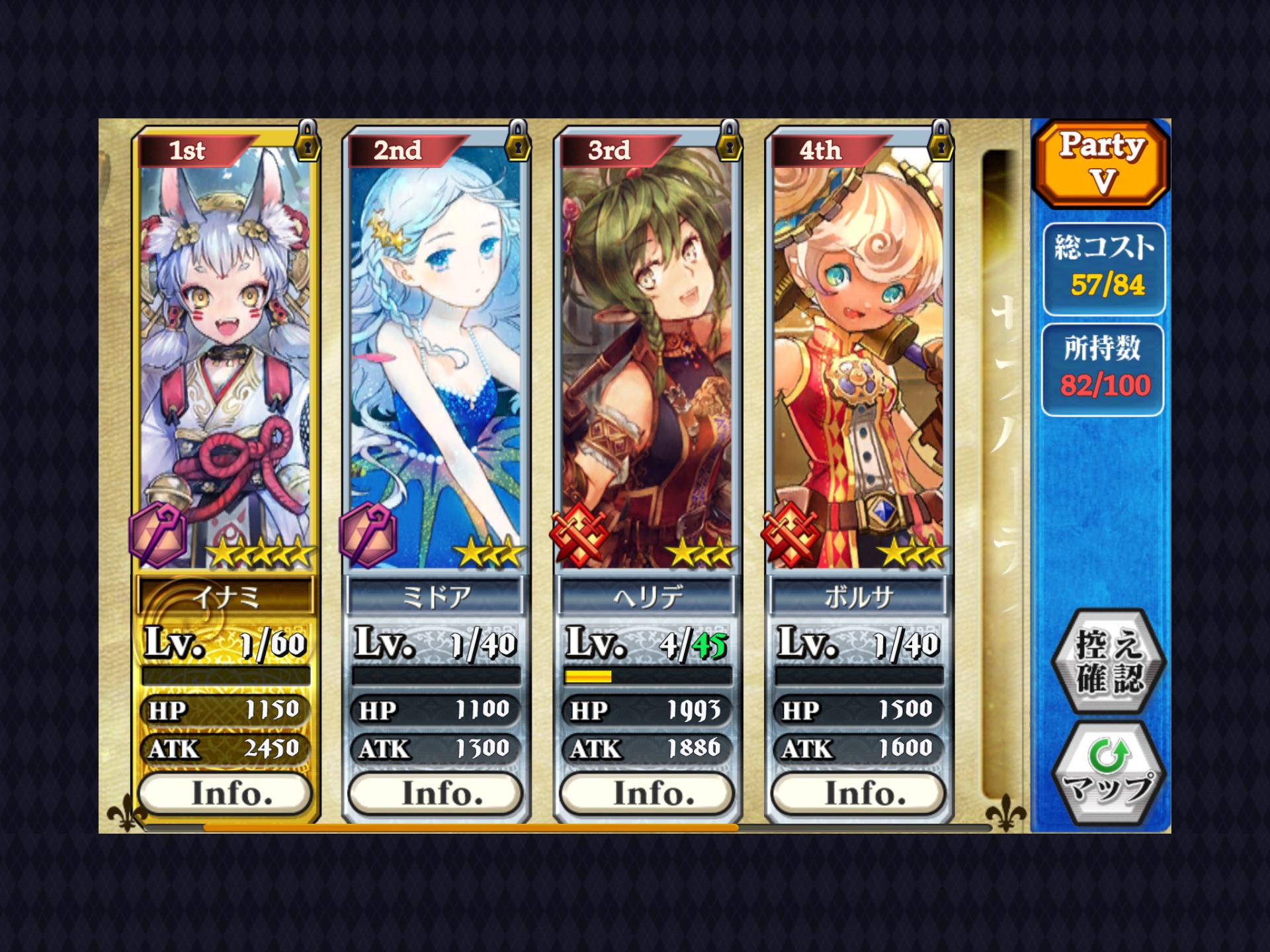Select the 4th slot ボルサ card portrait
Image resolution: width=1270 pixels, height=952 pixels.
859,357
